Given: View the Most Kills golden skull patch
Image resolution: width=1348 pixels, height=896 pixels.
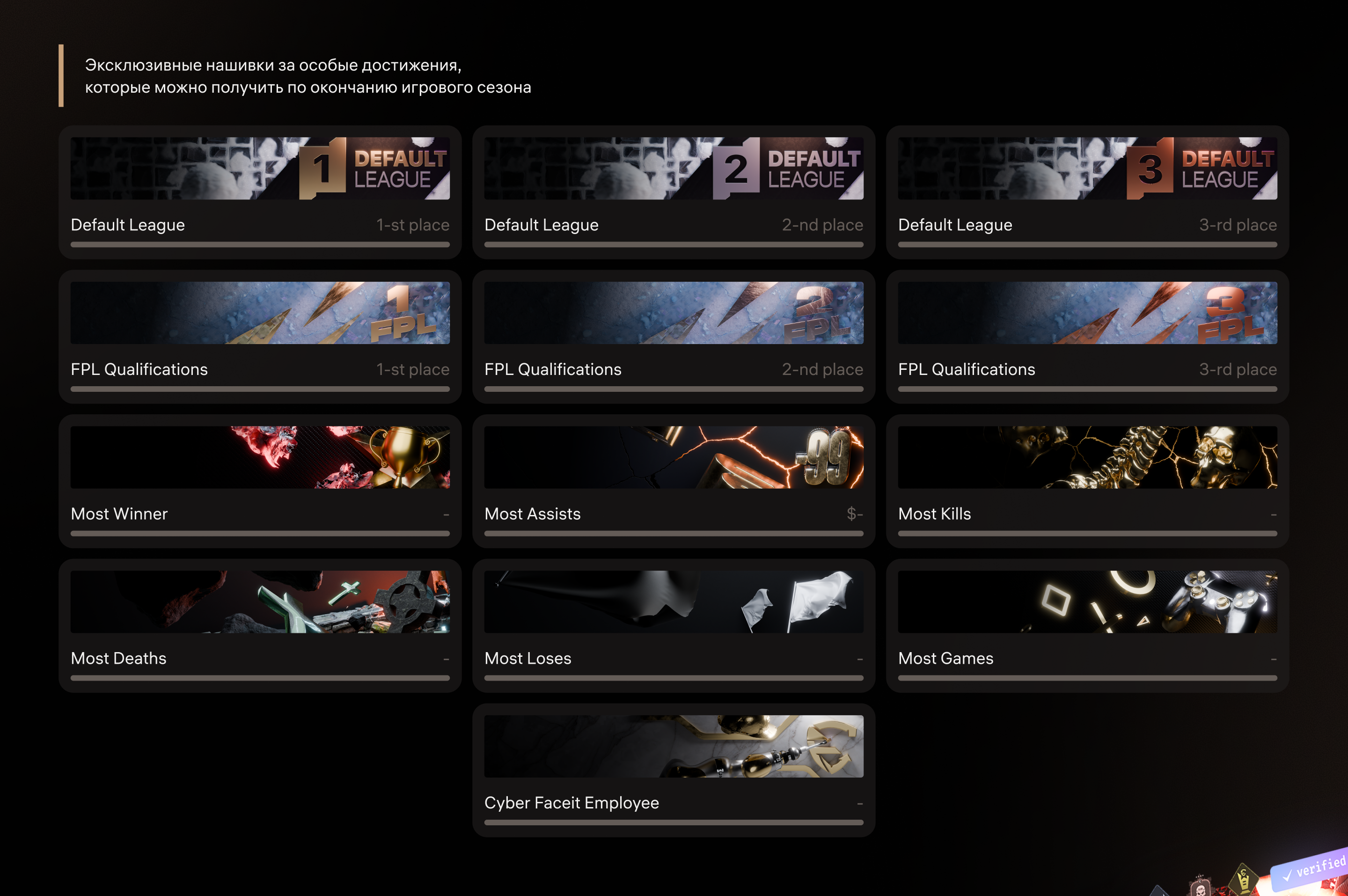Looking at the screenshot, I should click(1087, 481).
